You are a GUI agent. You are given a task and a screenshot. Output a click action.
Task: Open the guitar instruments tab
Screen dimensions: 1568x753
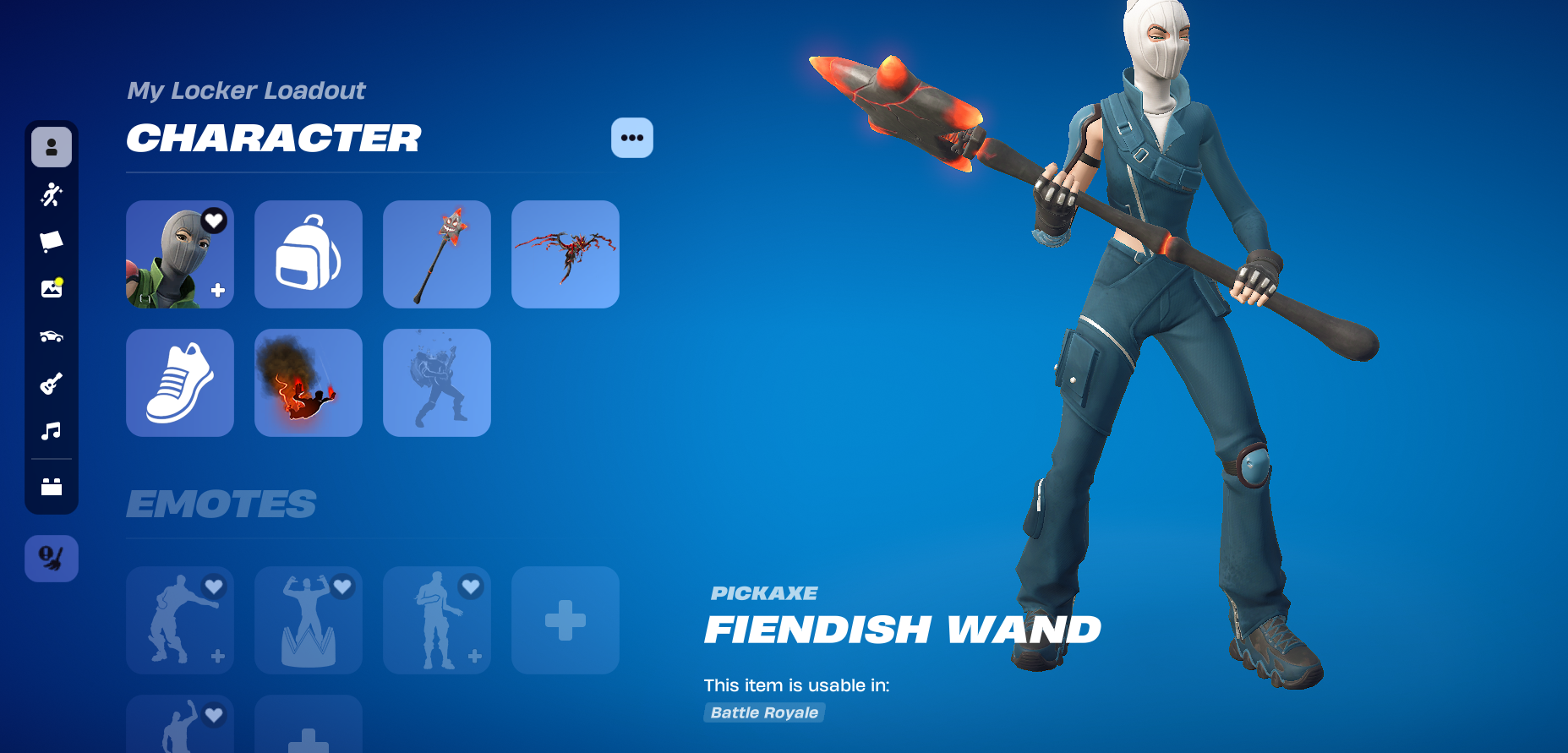(52, 384)
